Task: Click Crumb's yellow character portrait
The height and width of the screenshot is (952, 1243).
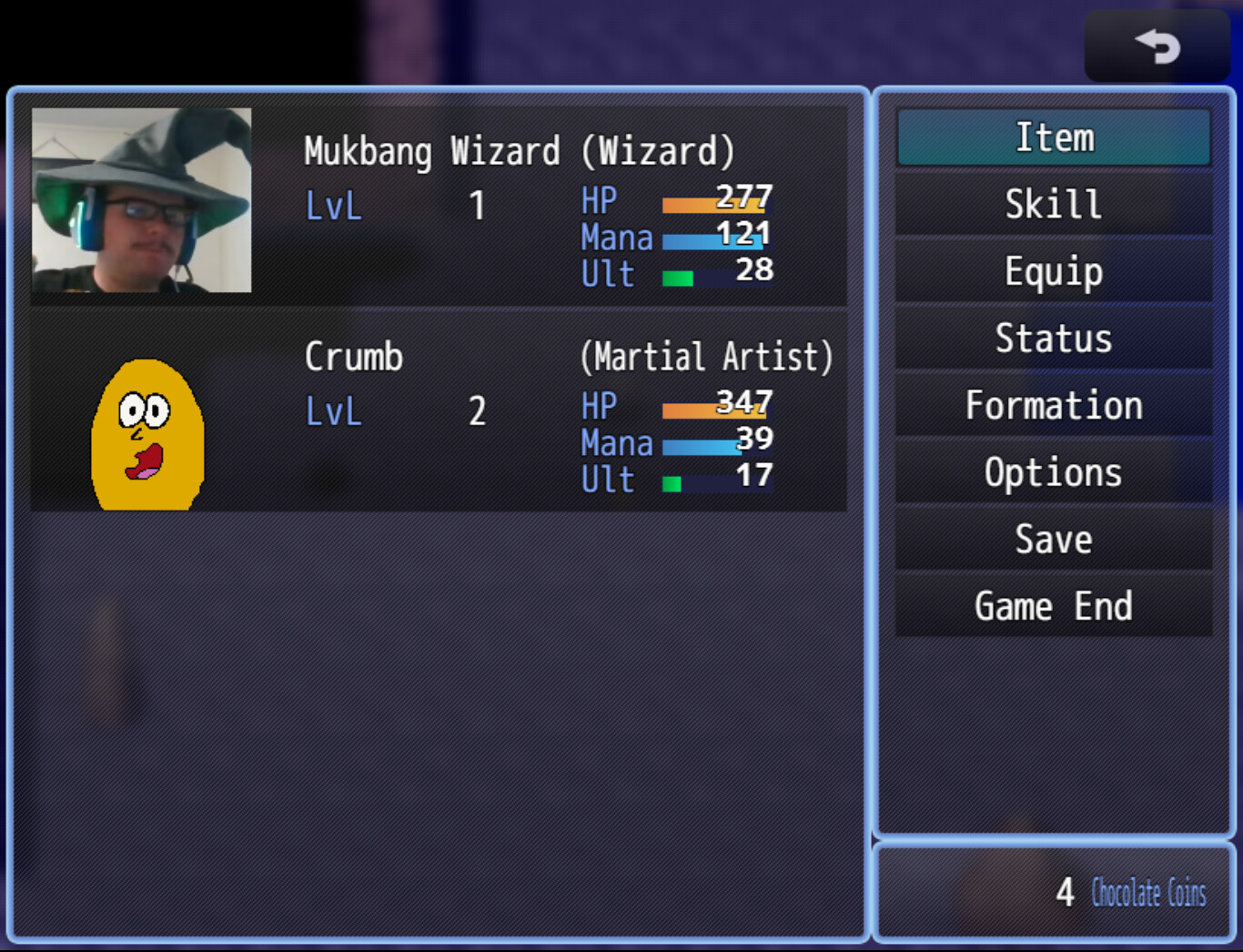Action: (x=146, y=437)
